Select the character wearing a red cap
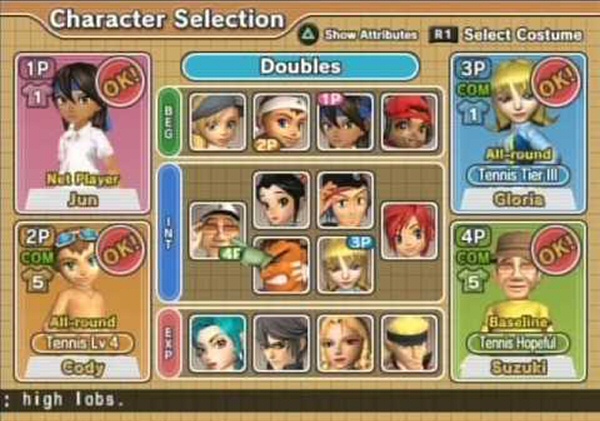 click(x=409, y=121)
